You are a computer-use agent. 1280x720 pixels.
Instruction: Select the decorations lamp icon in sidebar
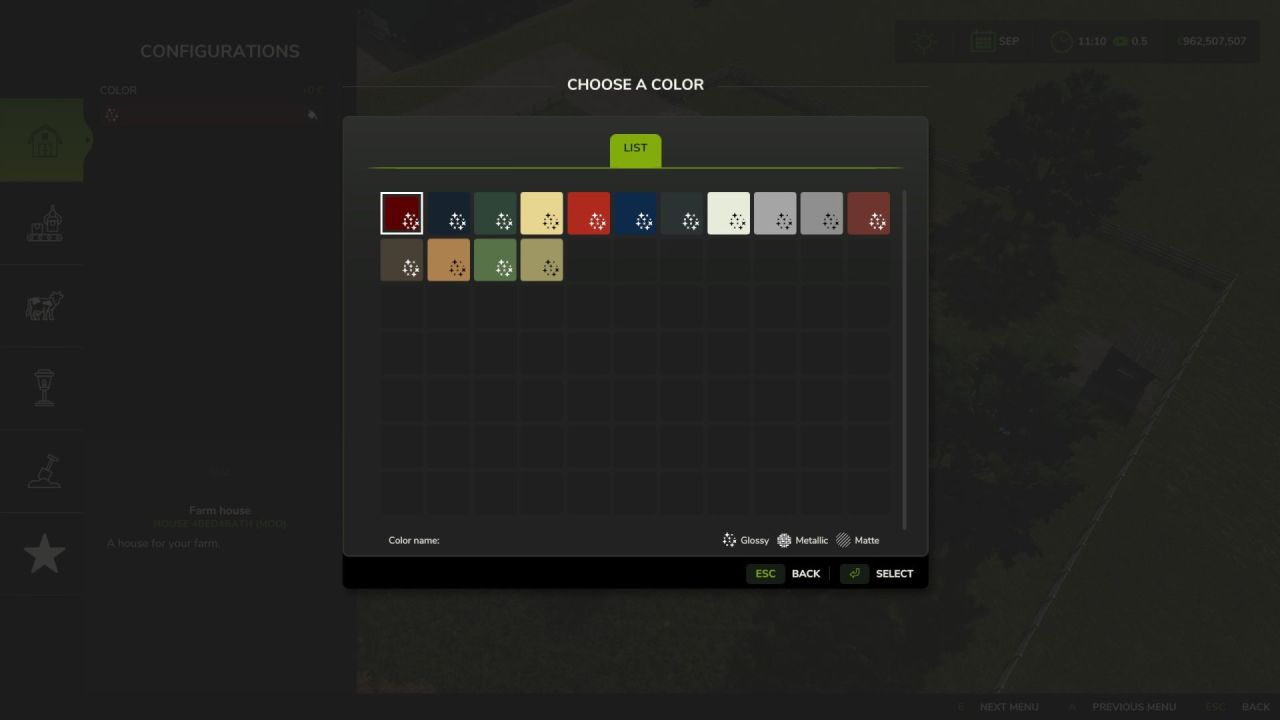click(x=42, y=388)
